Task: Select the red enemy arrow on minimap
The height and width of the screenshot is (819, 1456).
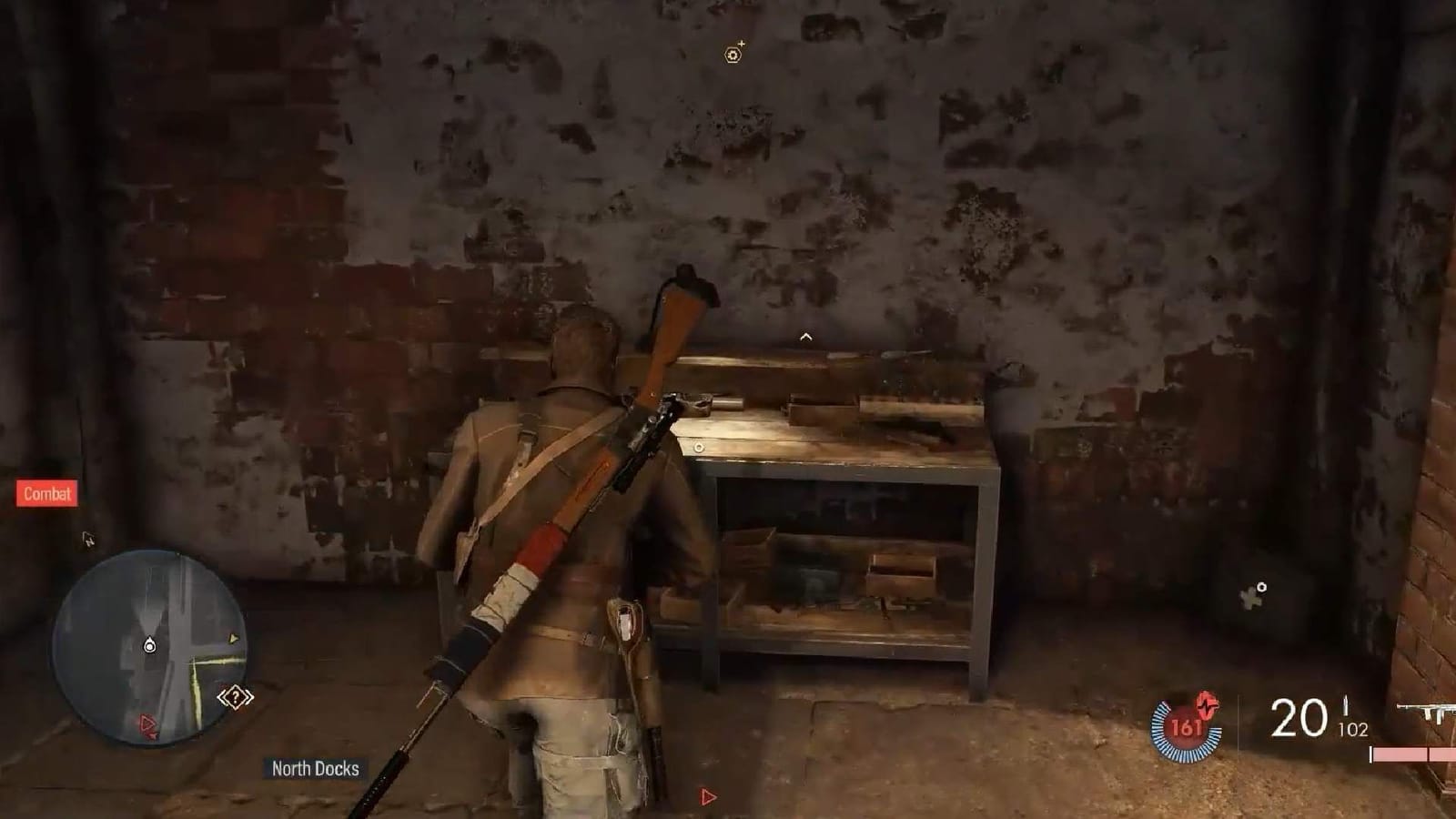Action: click(x=148, y=722)
